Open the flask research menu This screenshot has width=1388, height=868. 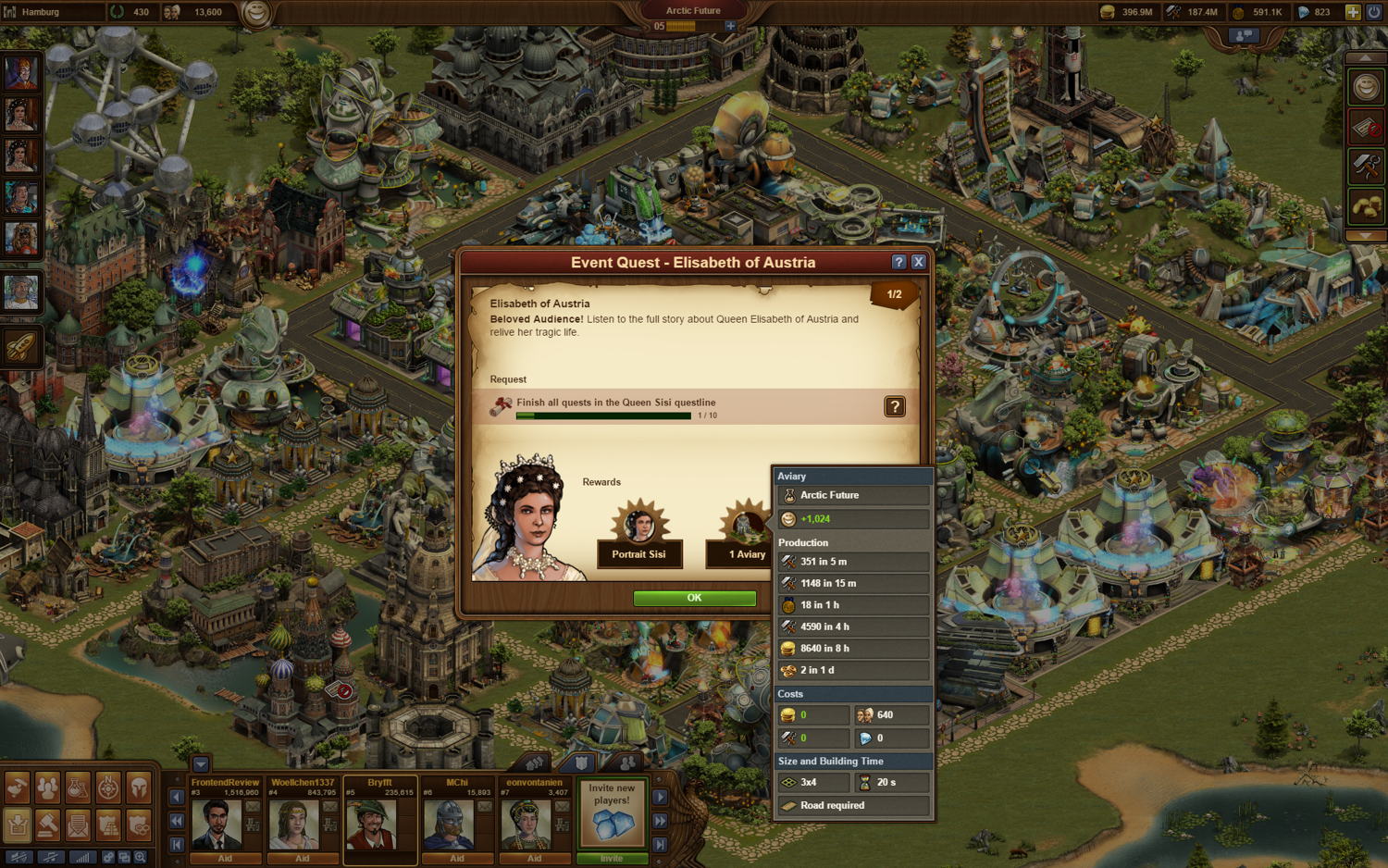coord(78,787)
